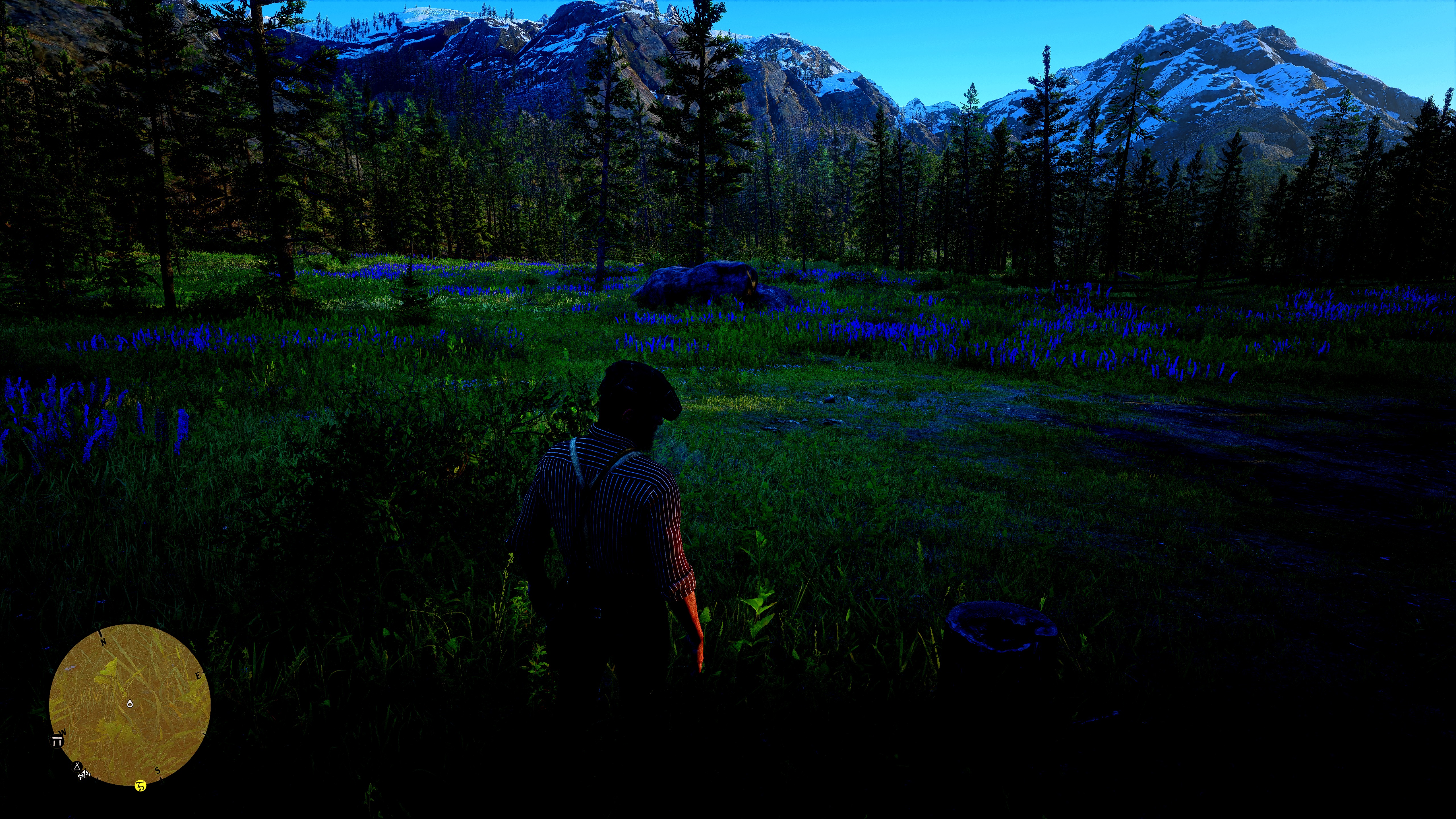The width and height of the screenshot is (1456, 819).
Task: Select the table-shaped marker near West
Action: pos(57,742)
